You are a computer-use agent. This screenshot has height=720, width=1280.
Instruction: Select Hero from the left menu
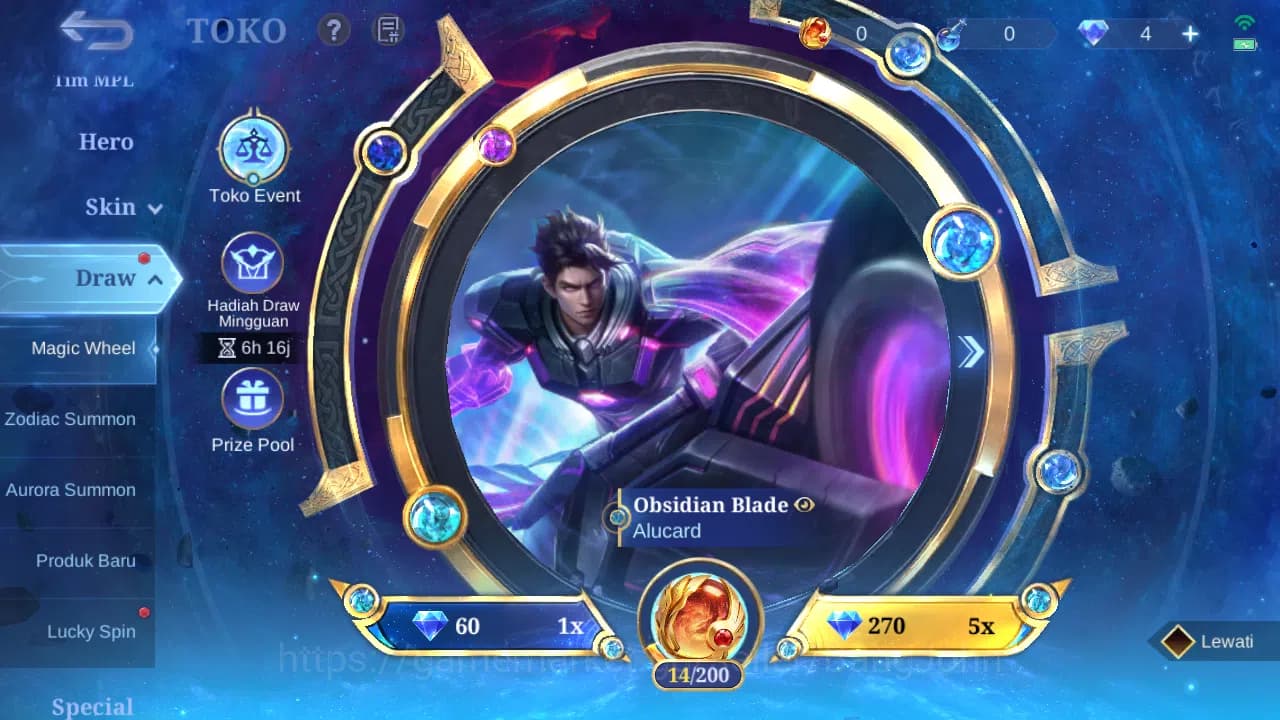pos(107,142)
